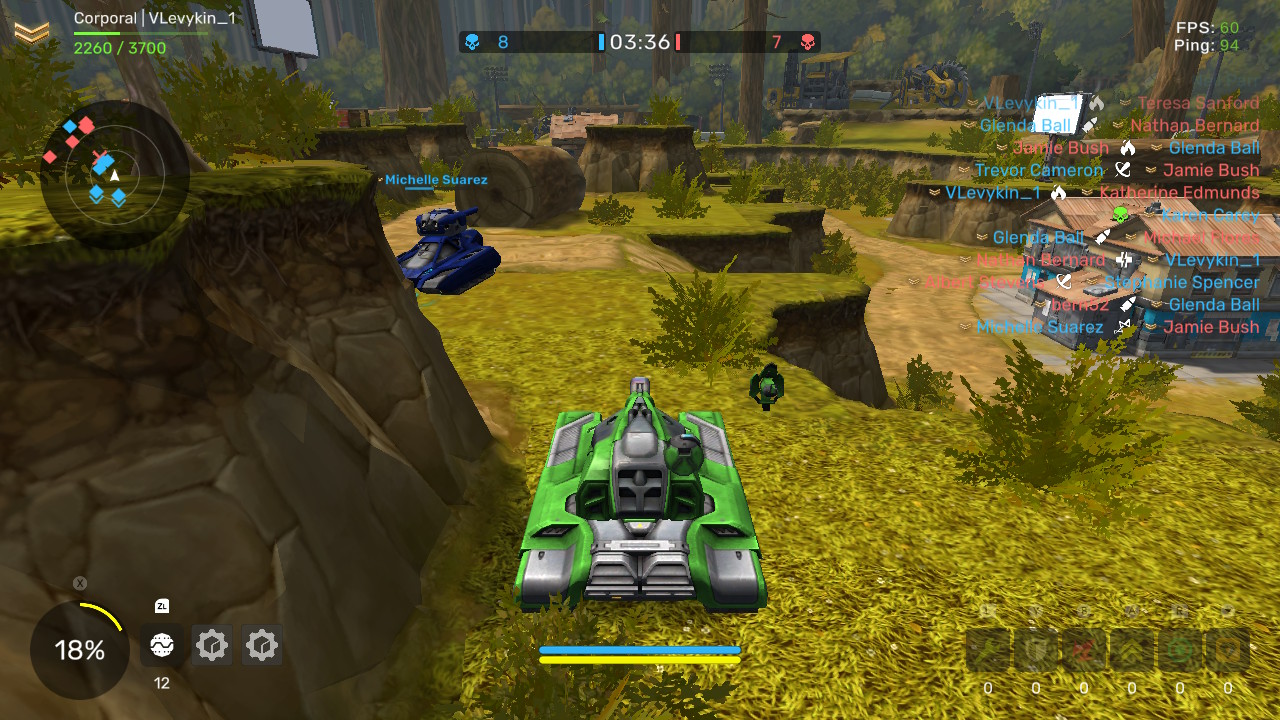Image resolution: width=1280 pixels, height=720 pixels.
Task: Use the double damage supply
Action: pos(1084,650)
